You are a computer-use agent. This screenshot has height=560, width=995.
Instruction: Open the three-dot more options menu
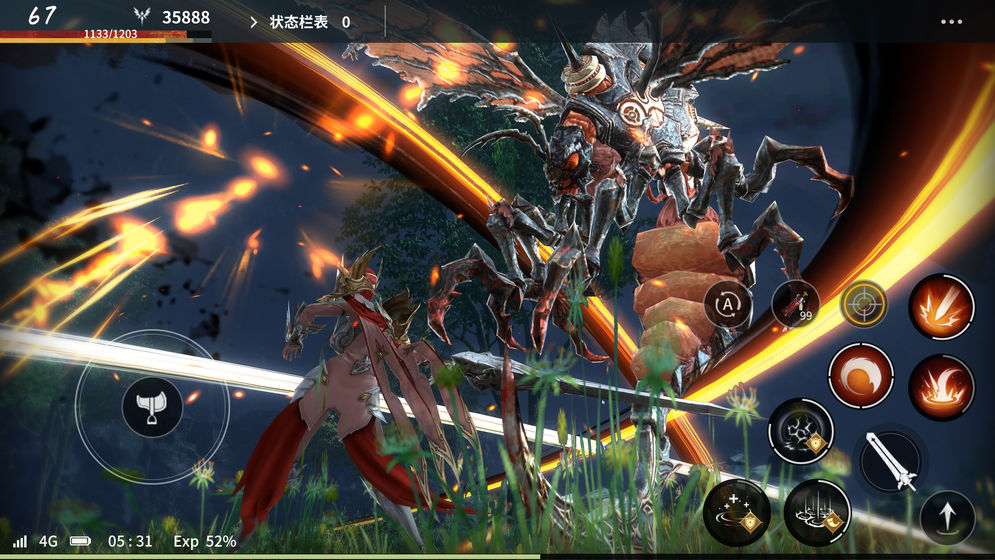click(952, 21)
